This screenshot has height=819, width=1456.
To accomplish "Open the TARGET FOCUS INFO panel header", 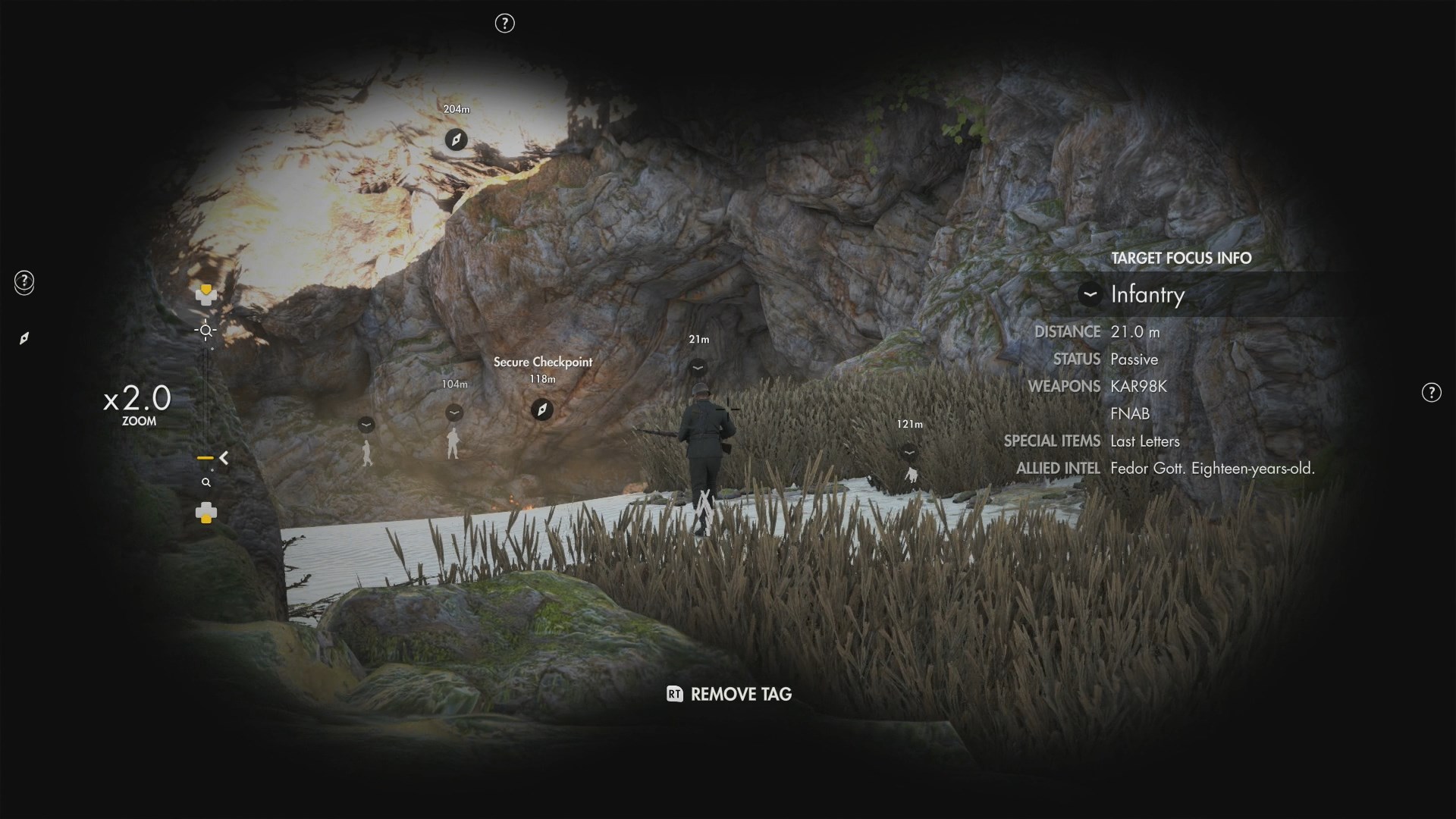I will click(1180, 258).
